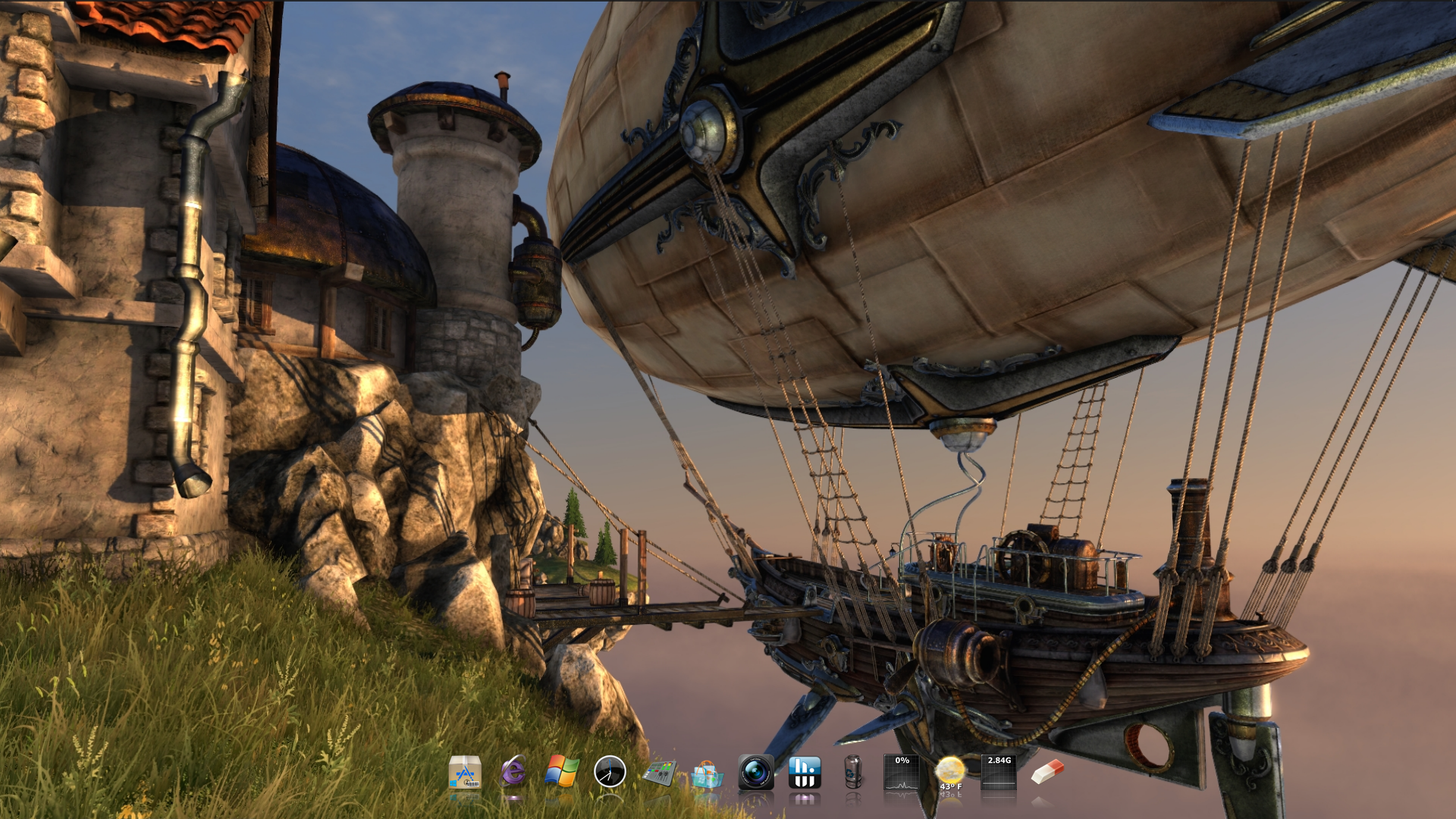Launch the camera lens app in the dock

click(x=756, y=772)
